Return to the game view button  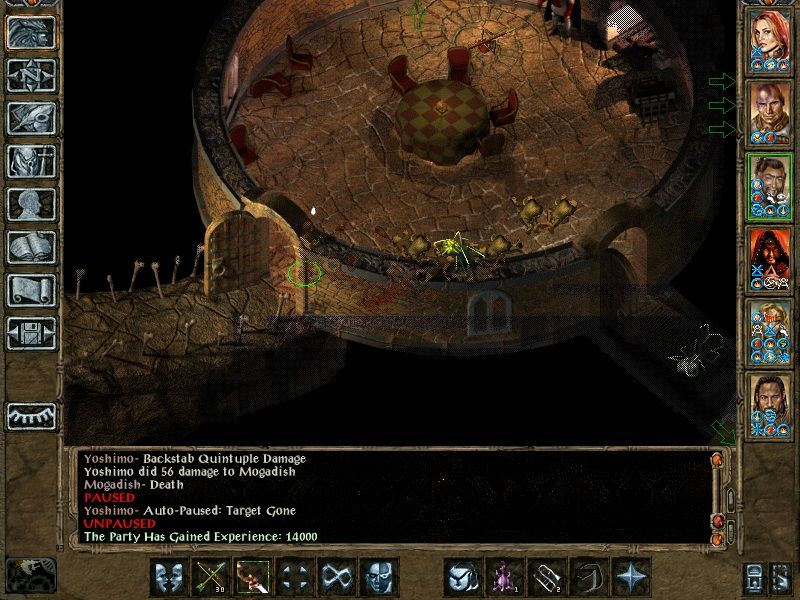point(31,32)
